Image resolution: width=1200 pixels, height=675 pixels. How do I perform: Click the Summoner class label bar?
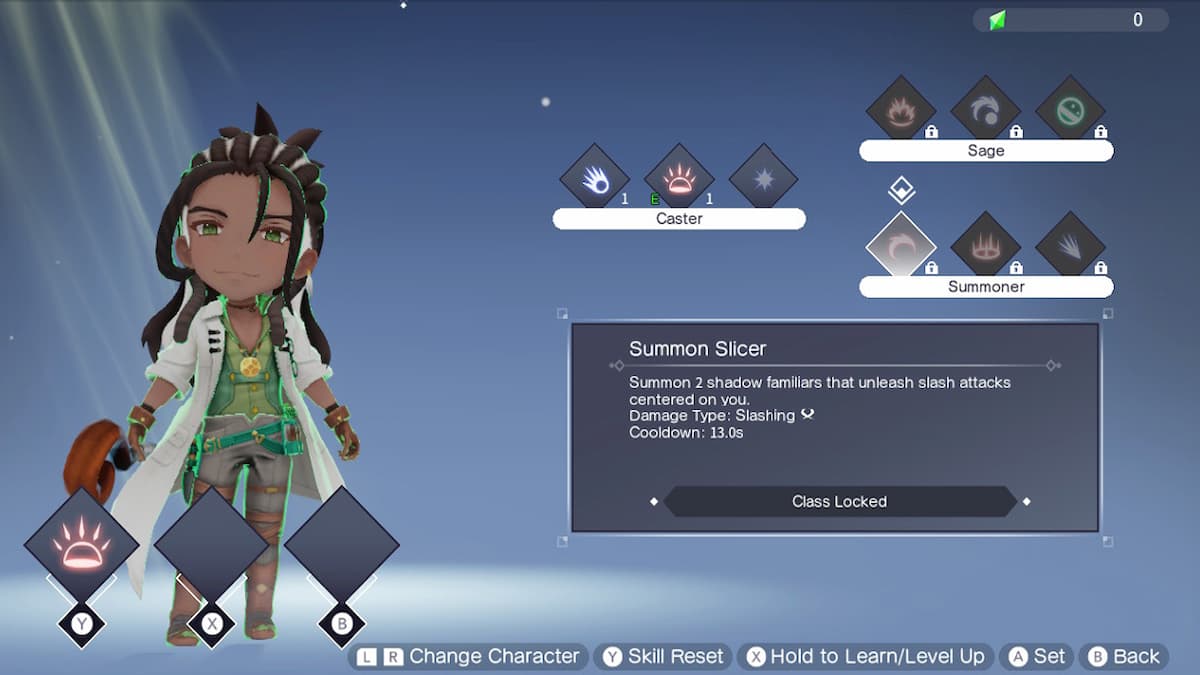click(986, 287)
